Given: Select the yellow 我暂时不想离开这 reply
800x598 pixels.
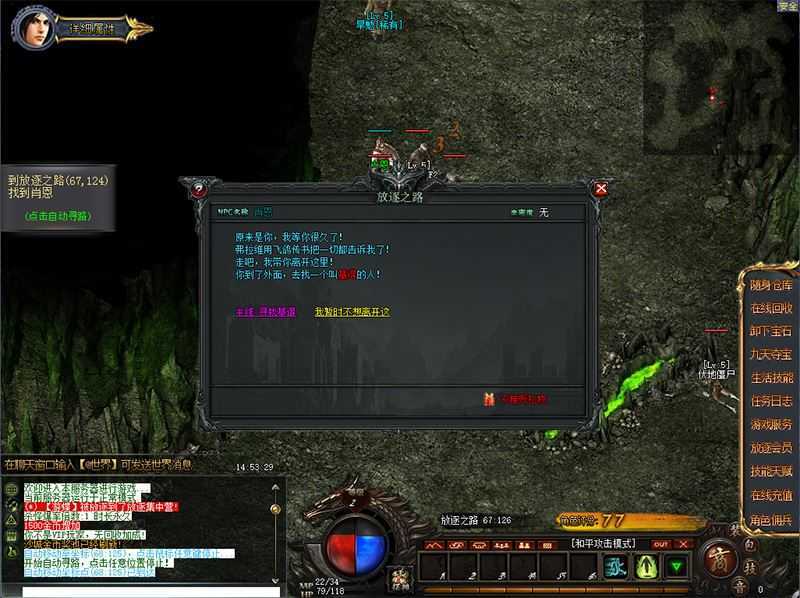Looking at the screenshot, I should coord(351,312).
